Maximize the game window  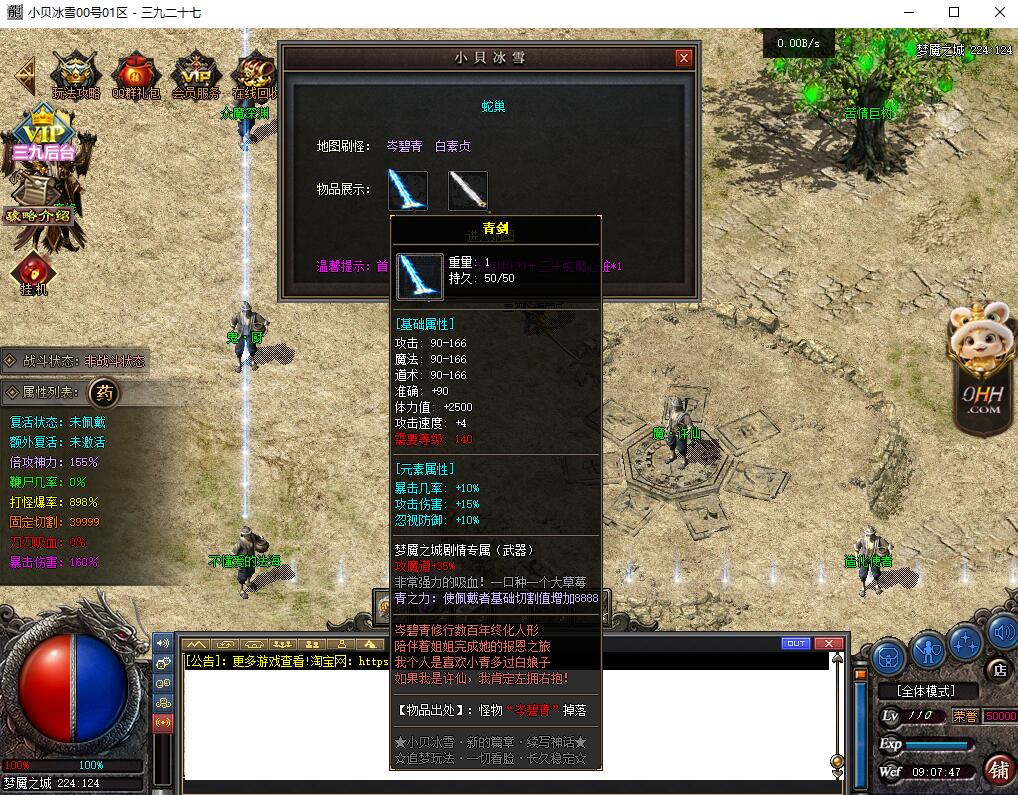(953, 13)
